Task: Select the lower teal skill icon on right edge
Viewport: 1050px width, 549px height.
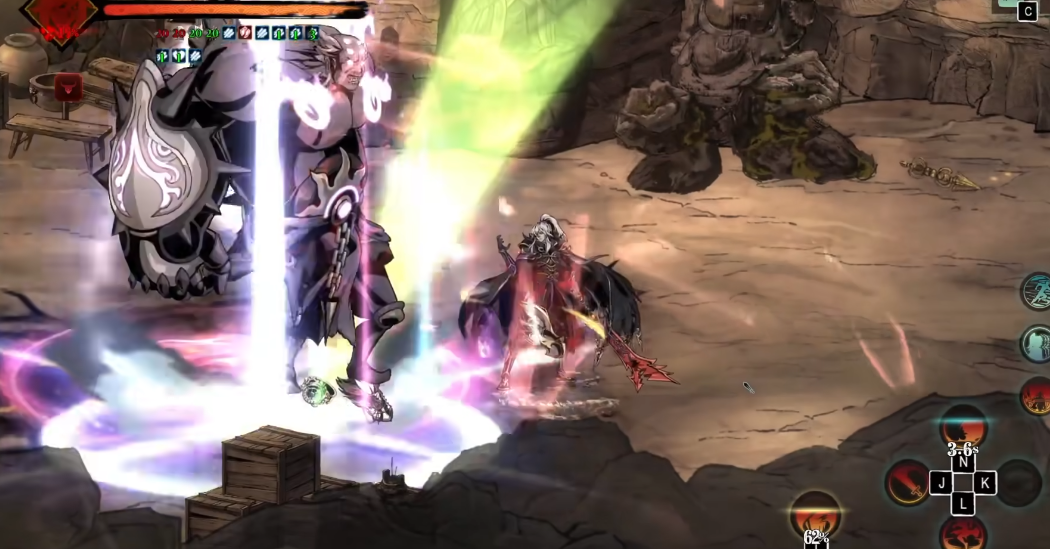Action: coord(1036,344)
